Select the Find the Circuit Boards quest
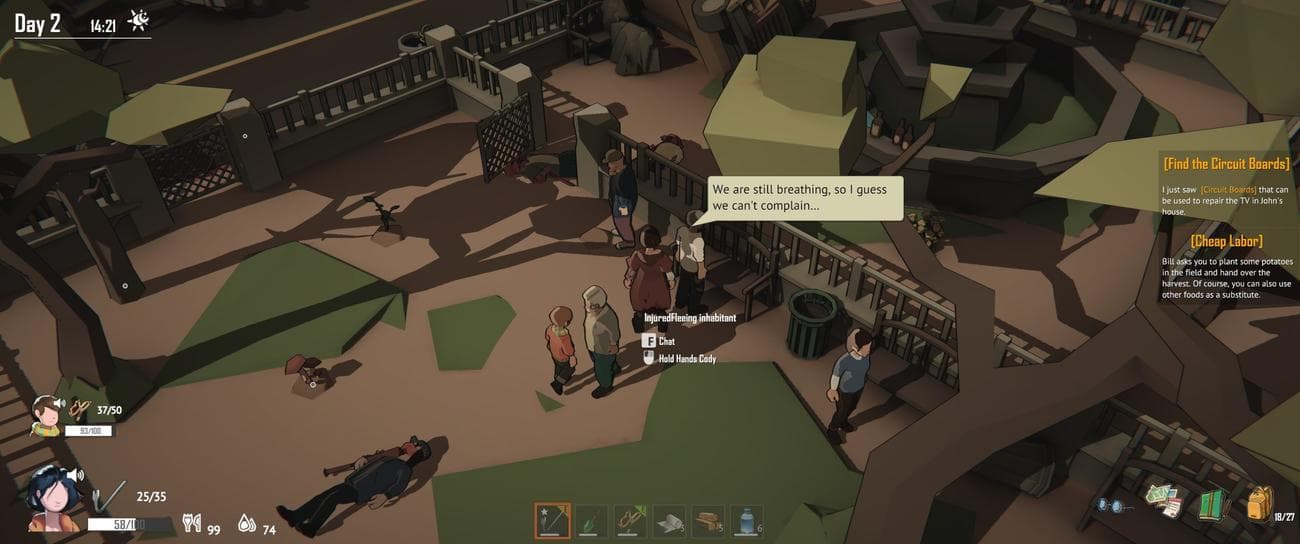 (x=1225, y=163)
